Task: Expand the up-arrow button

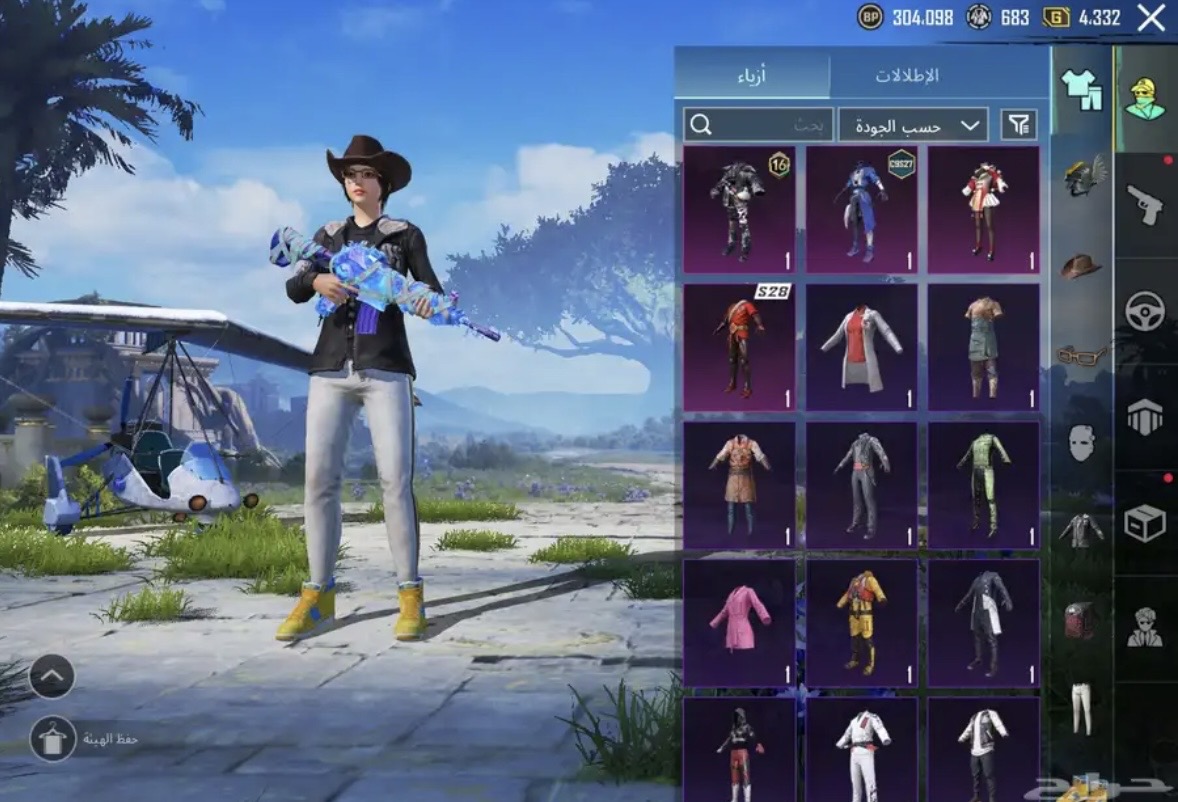Action: coord(52,677)
